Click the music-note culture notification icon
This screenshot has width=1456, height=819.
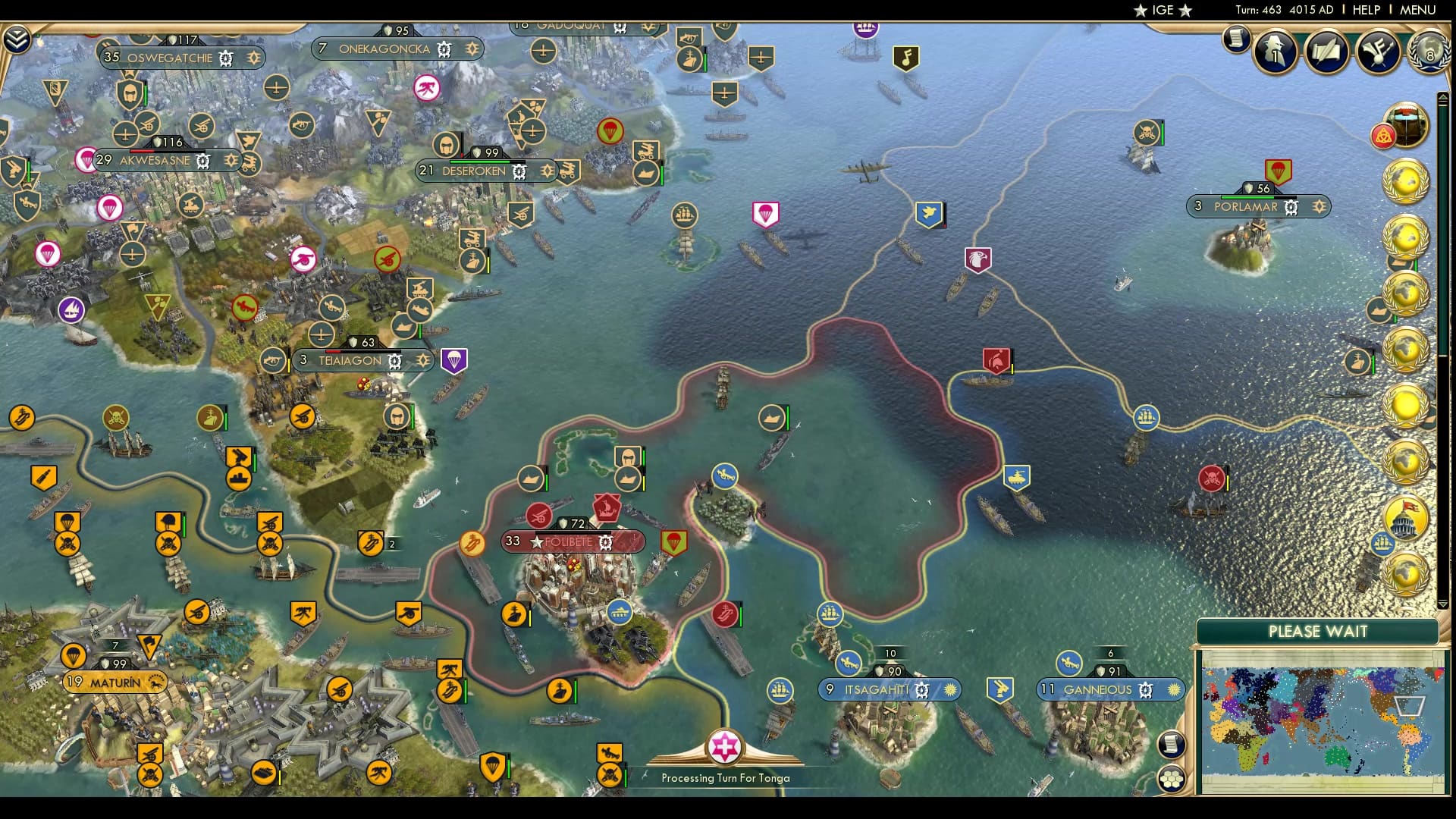point(1378,52)
